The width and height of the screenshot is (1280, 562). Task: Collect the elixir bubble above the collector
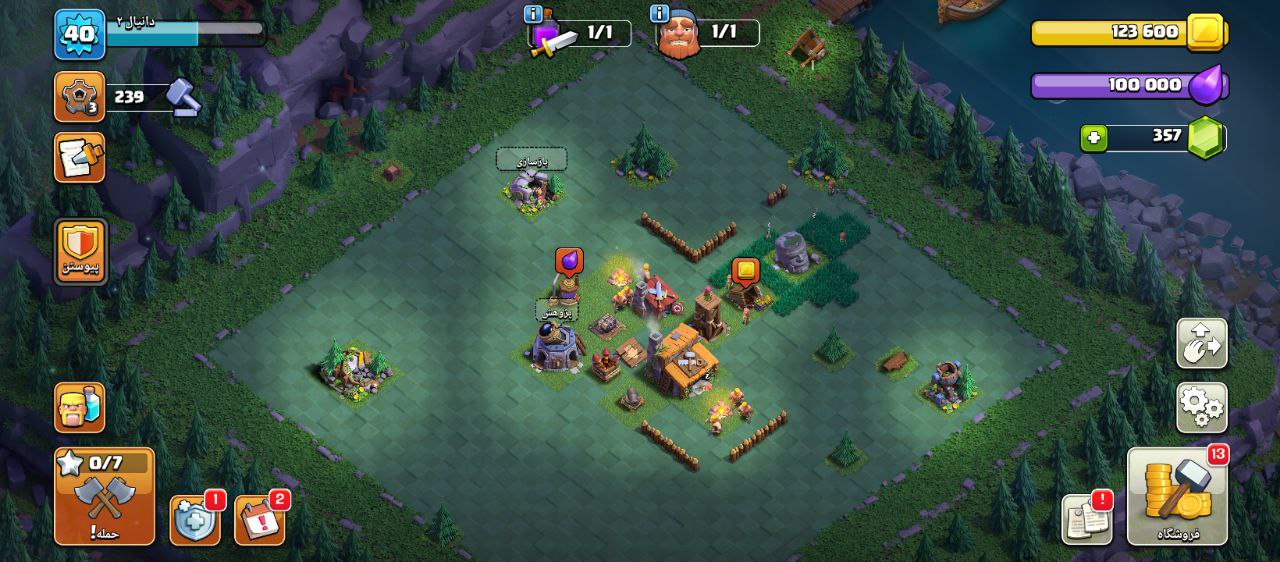click(x=569, y=261)
